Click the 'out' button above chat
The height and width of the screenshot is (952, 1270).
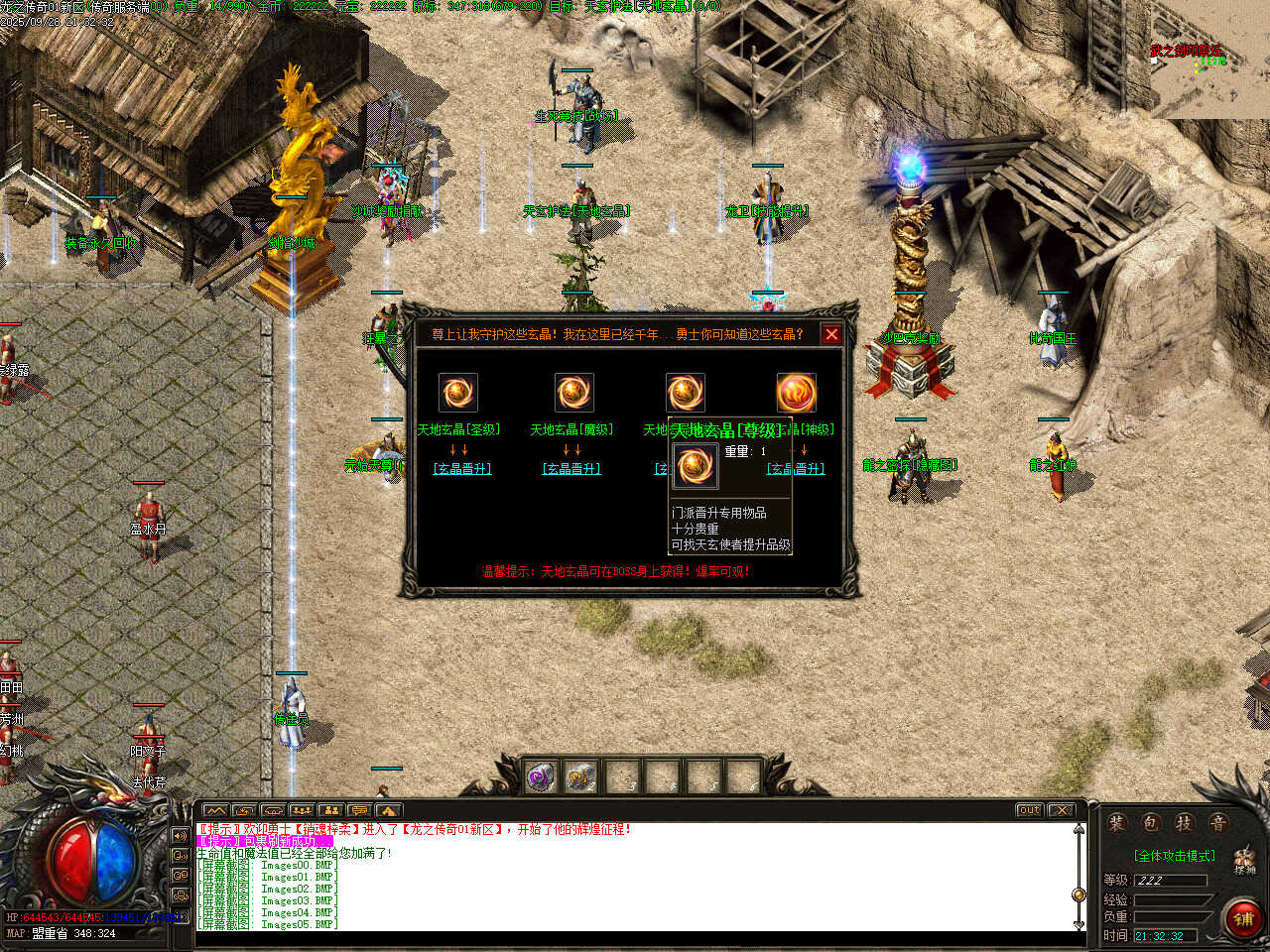[x=1029, y=810]
